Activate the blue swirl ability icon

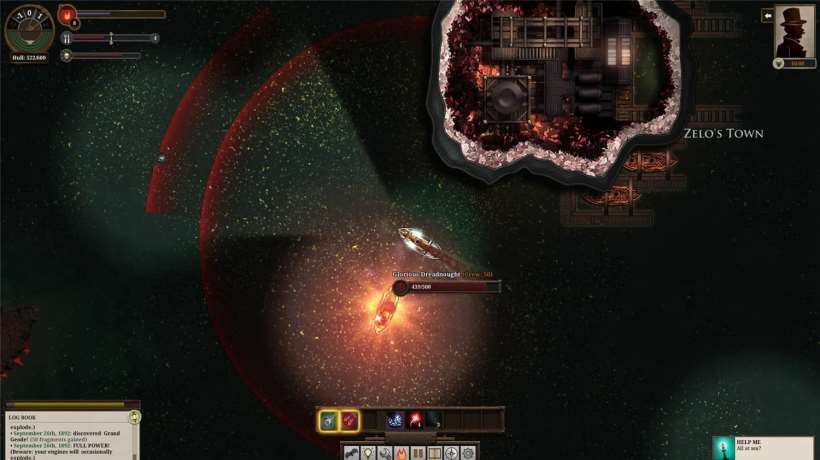point(395,420)
